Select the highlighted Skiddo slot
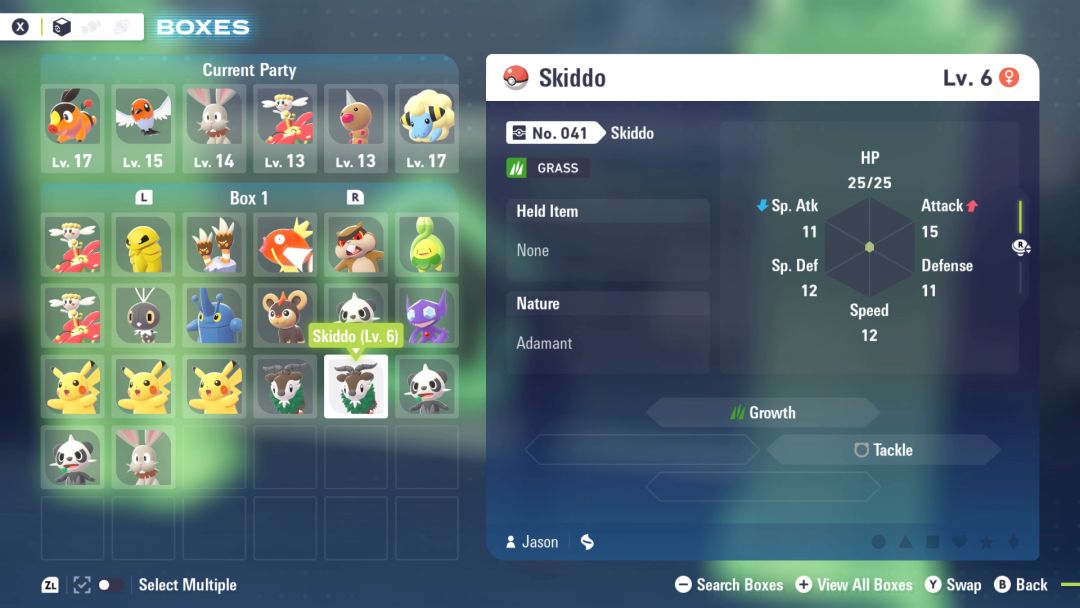 (x=355, y=386)
